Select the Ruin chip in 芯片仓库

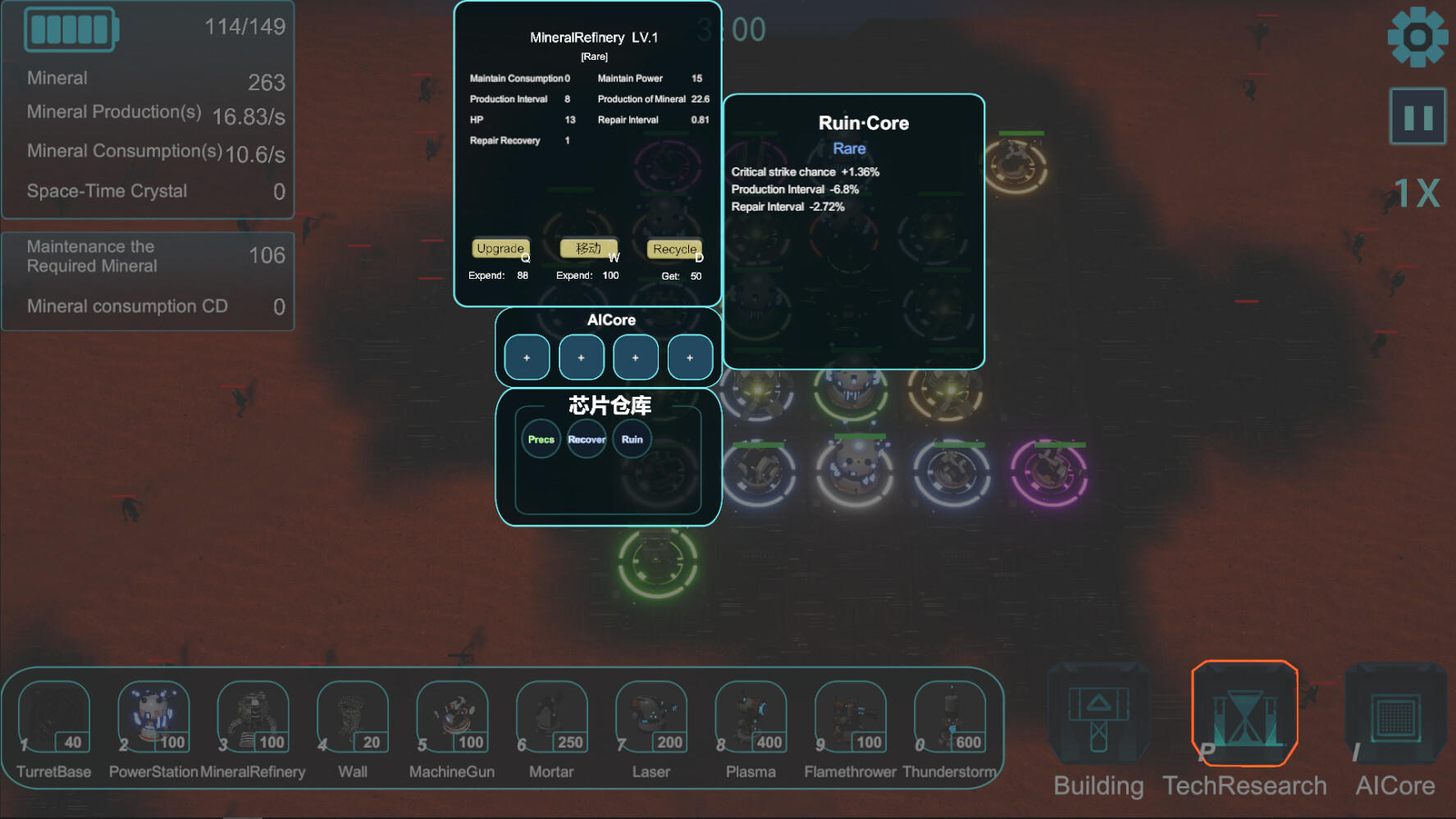coord(631,439)
